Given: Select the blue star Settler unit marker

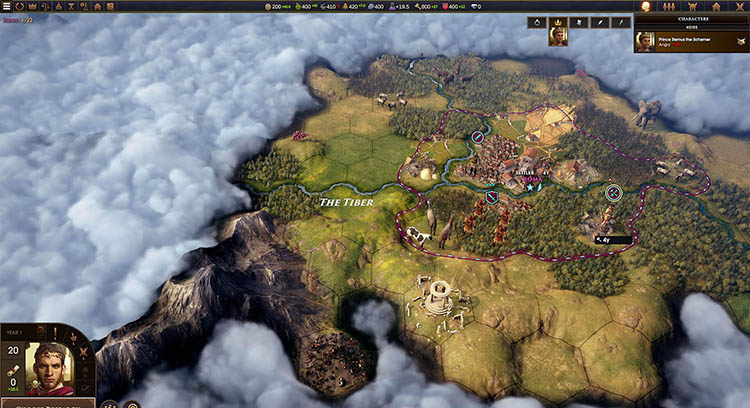Looking at the screenshot, I should (530, 187).
